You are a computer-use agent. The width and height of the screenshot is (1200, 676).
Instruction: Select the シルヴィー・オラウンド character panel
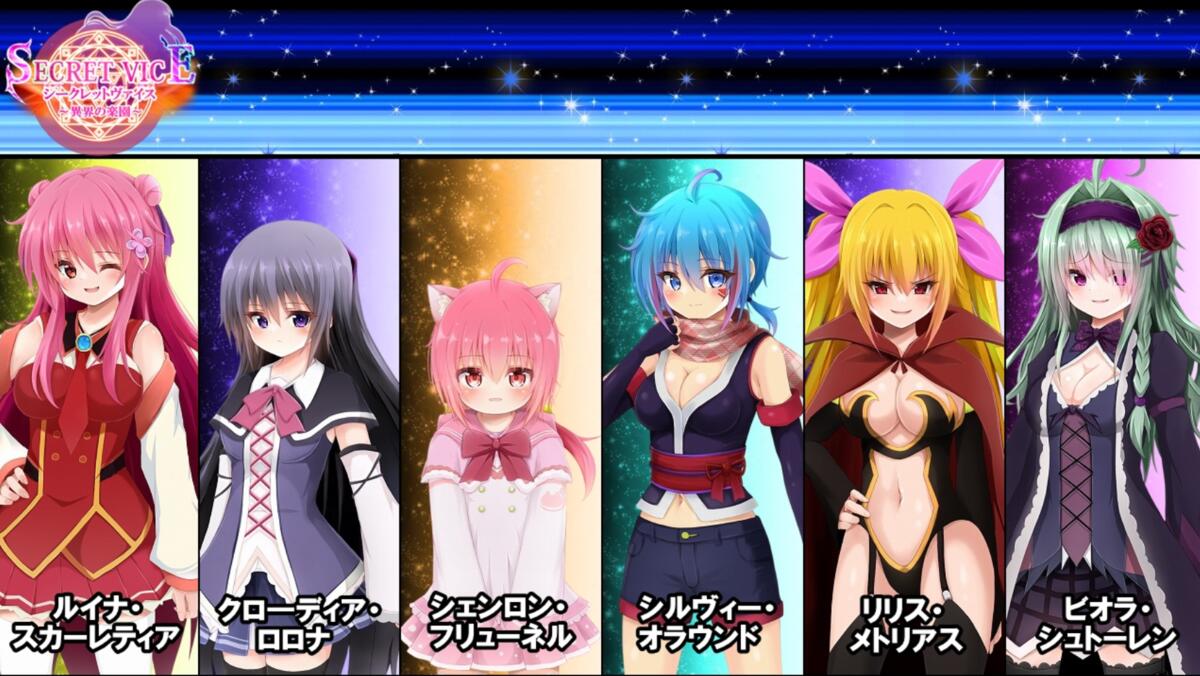tap(702, 415)
